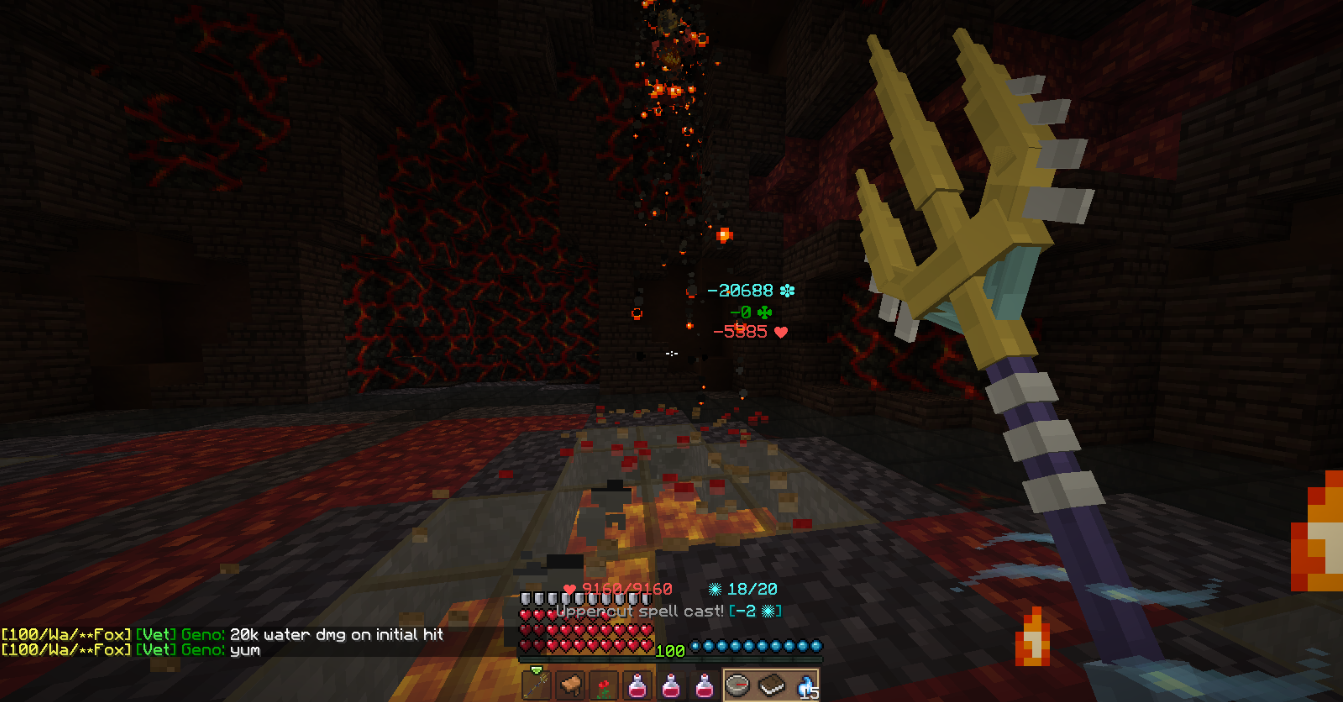Select the compass hotbar slot
This screenshot has width=1343, height=702.
[739, 685]
